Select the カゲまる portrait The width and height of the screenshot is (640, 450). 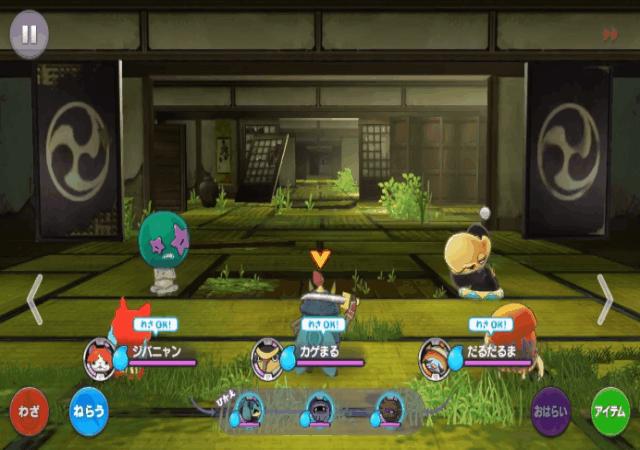[x=266, y=356]
